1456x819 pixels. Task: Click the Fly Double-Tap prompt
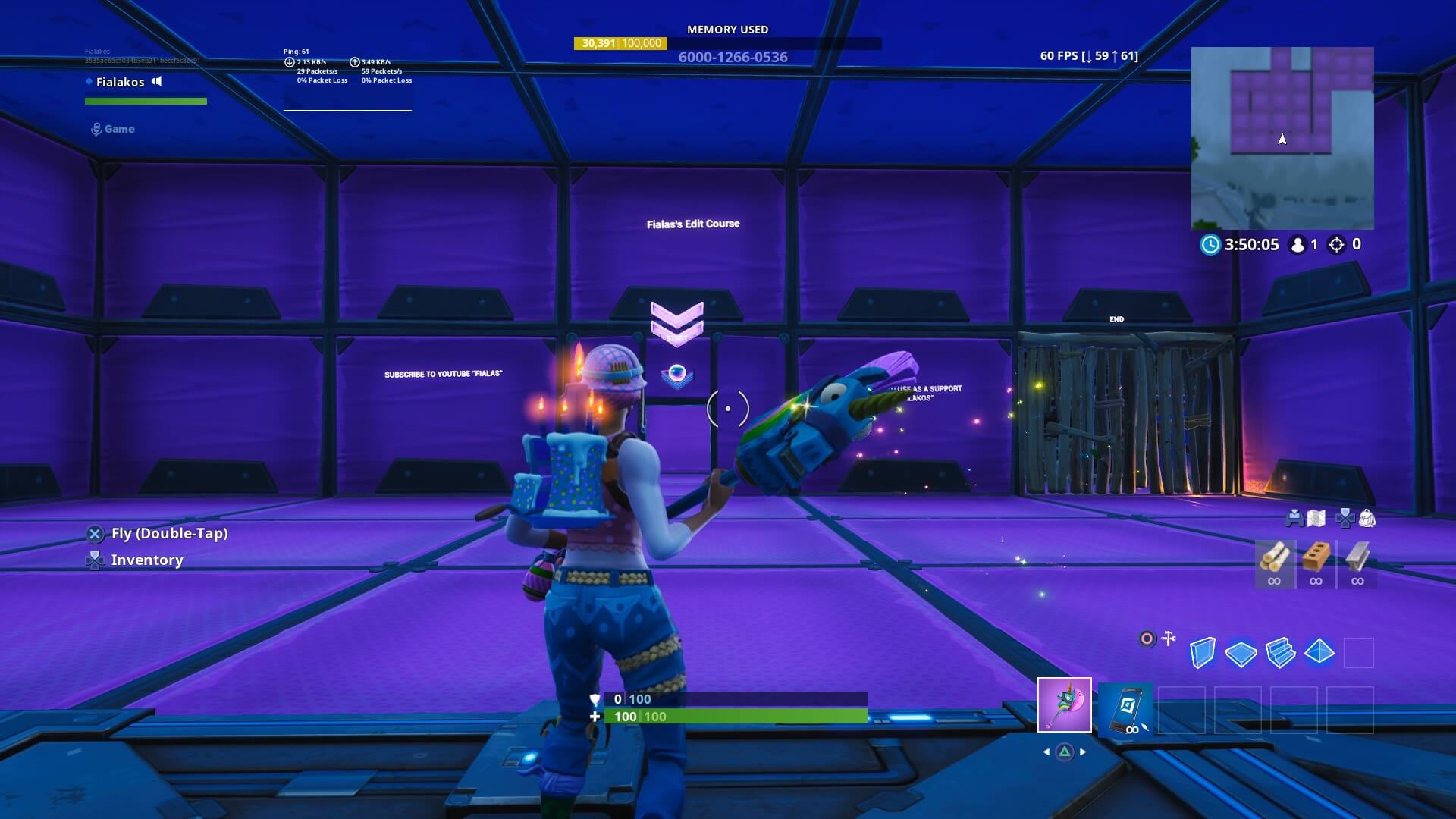coord(168,533)
